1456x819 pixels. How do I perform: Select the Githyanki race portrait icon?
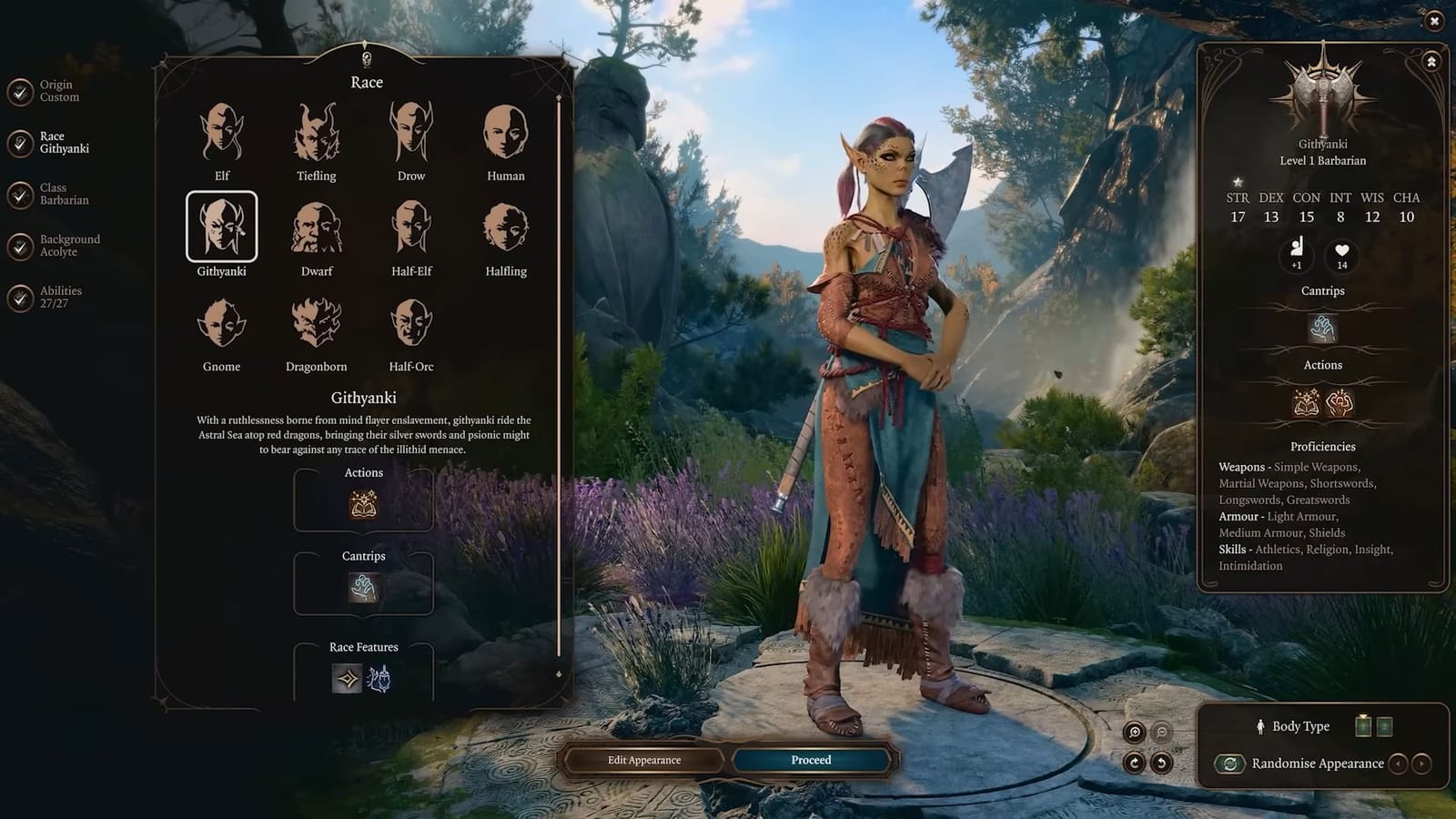point(223,227)
